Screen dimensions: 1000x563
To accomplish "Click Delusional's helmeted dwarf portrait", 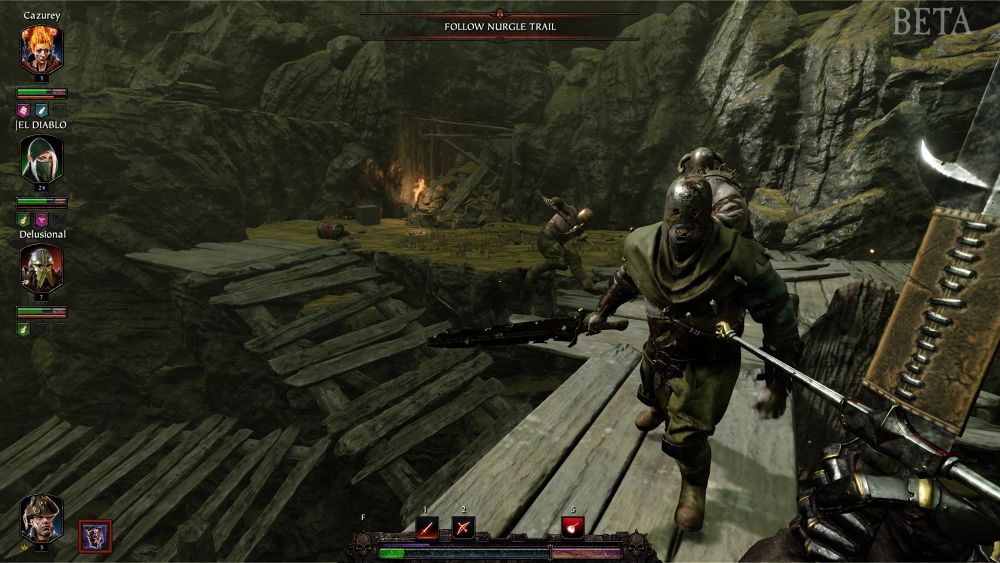I will (42, 268).
